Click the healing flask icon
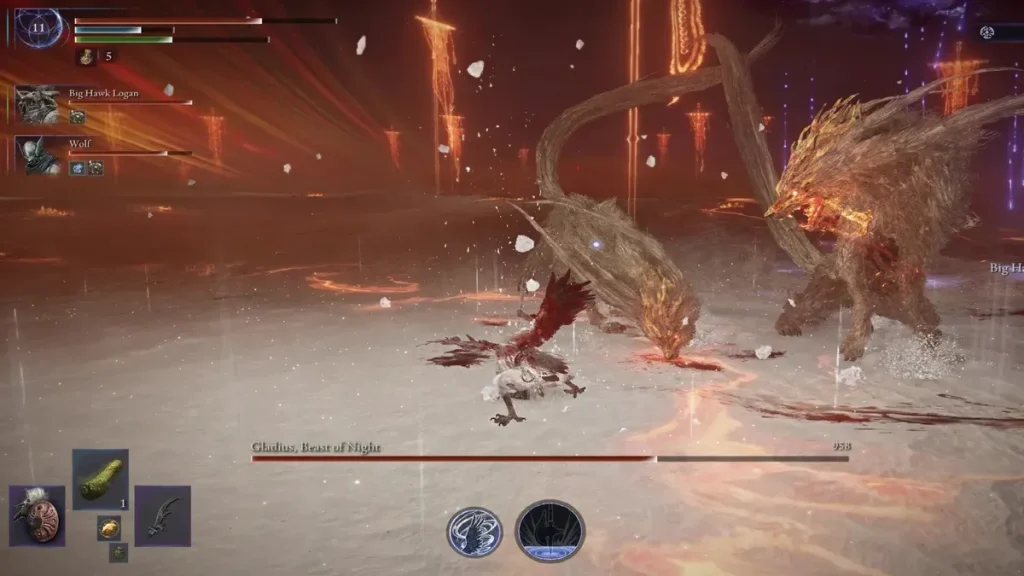 (x=87, y=56)
